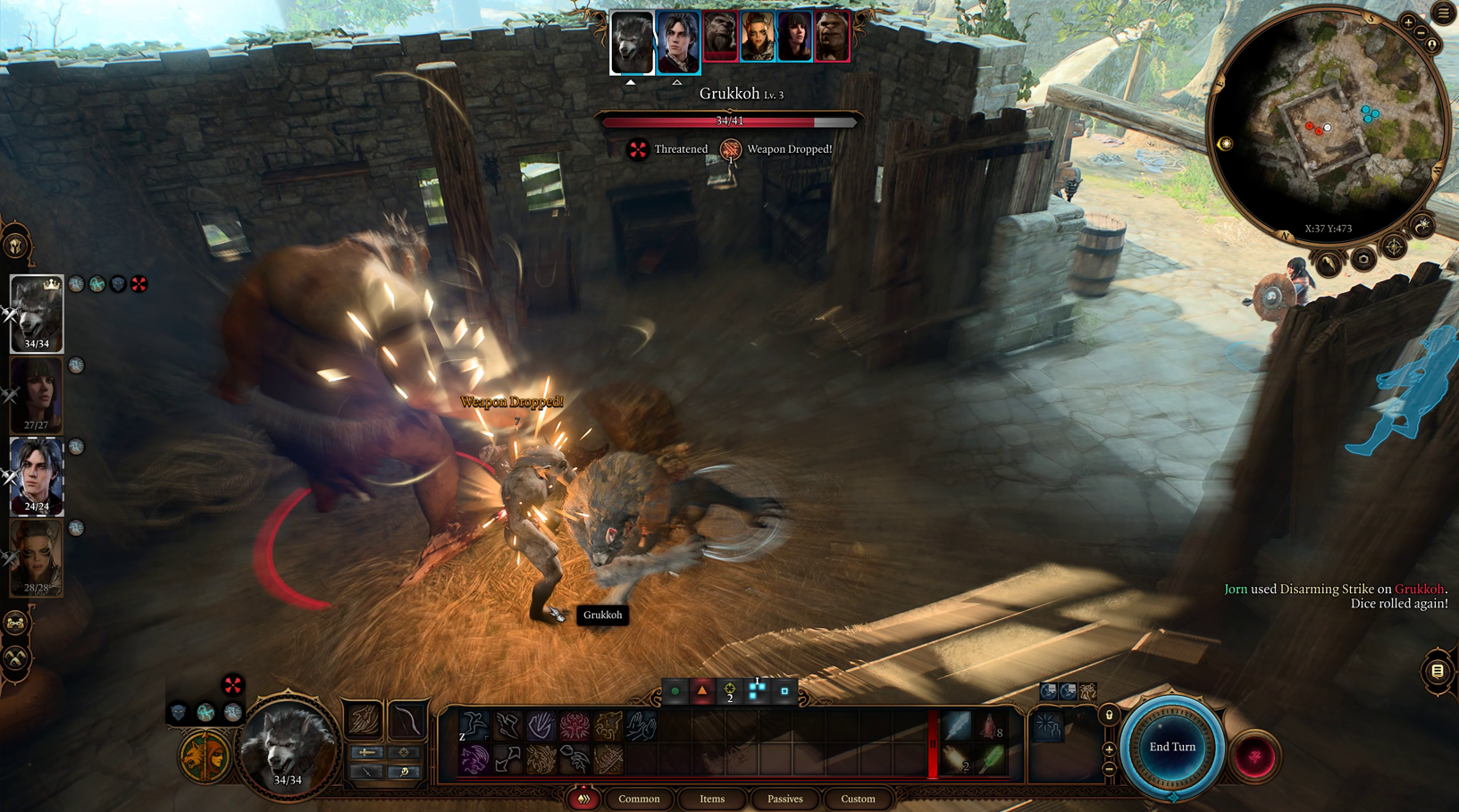Open the Items hotbar tab

[x=712, y=799]
